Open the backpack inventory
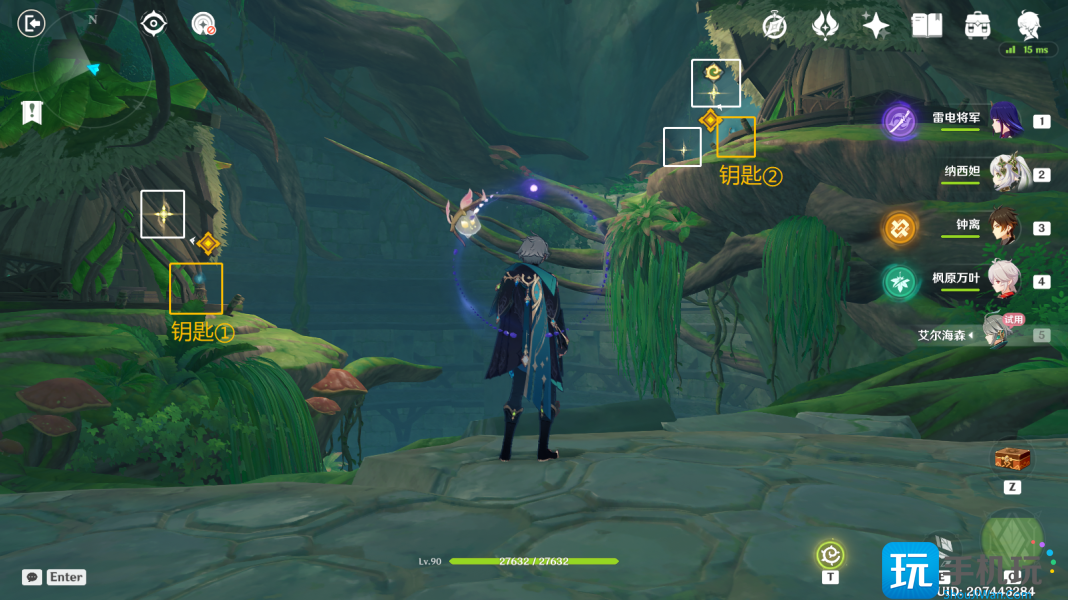 (x=977, y=26)
